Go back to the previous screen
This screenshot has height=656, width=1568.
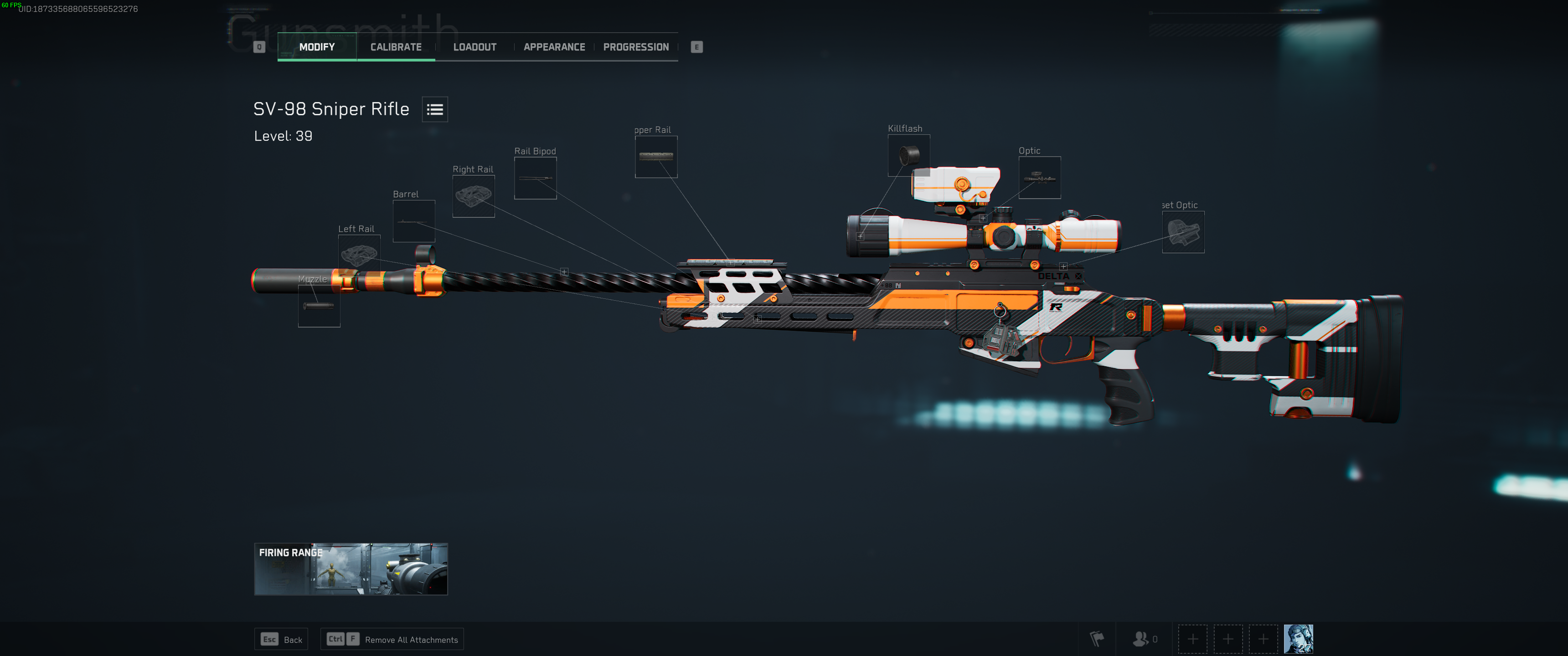[x=281, y=639]
